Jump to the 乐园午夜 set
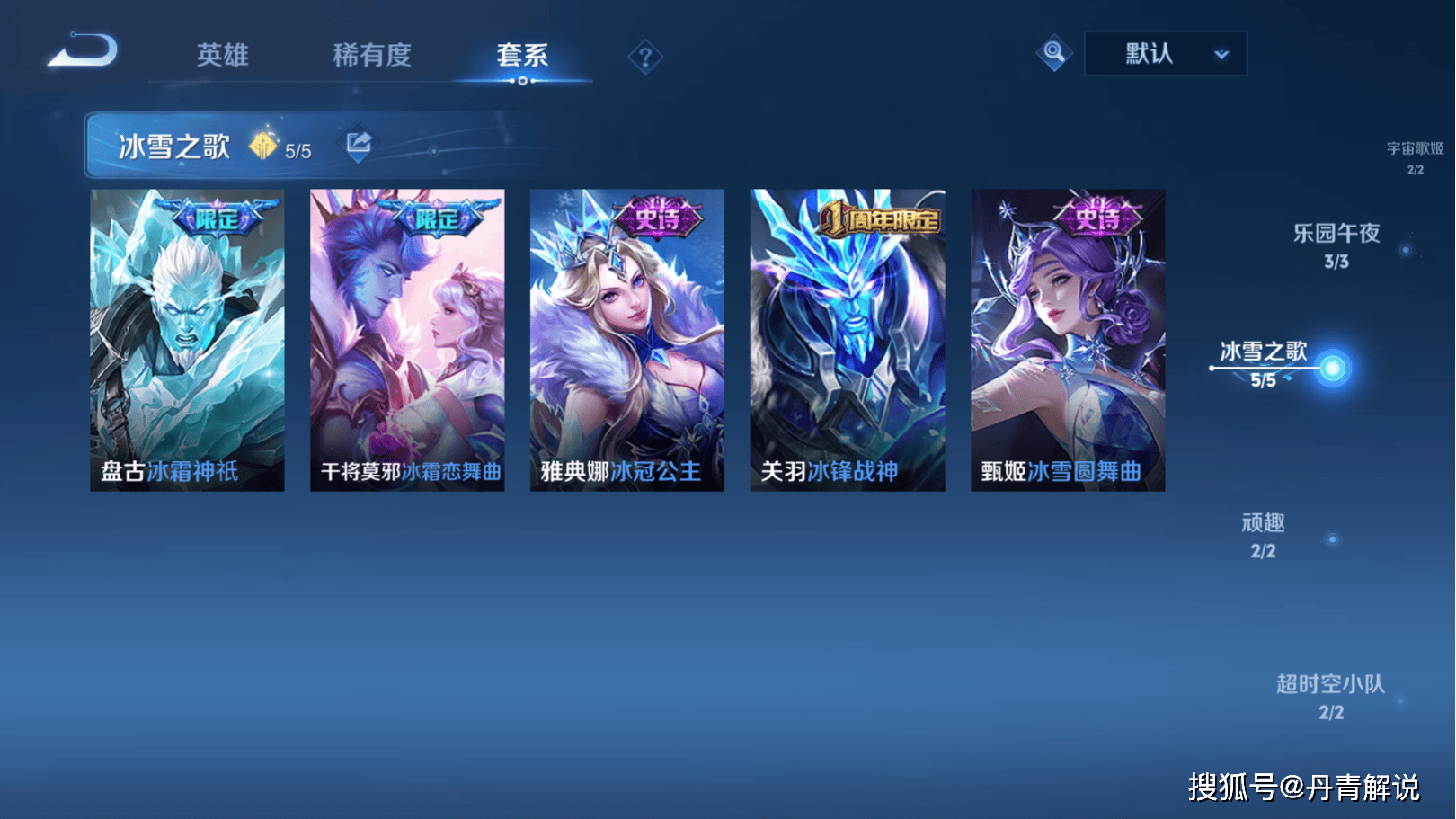This screenshot has width=1456, height=819. point(1336,245)
